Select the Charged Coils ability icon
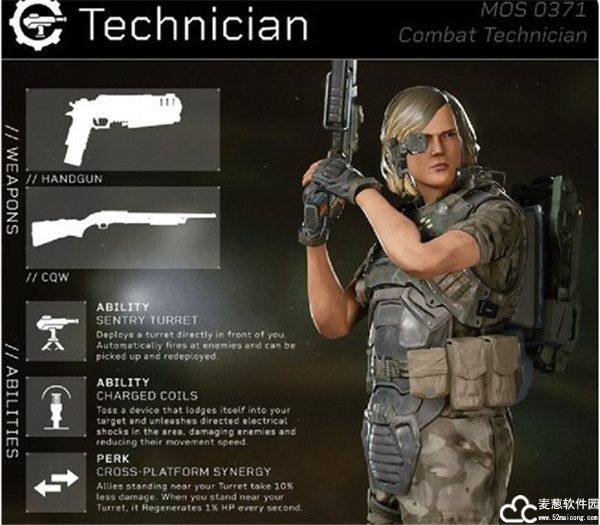The height and width of the screenshot is (525, 600). pos(56,407)
